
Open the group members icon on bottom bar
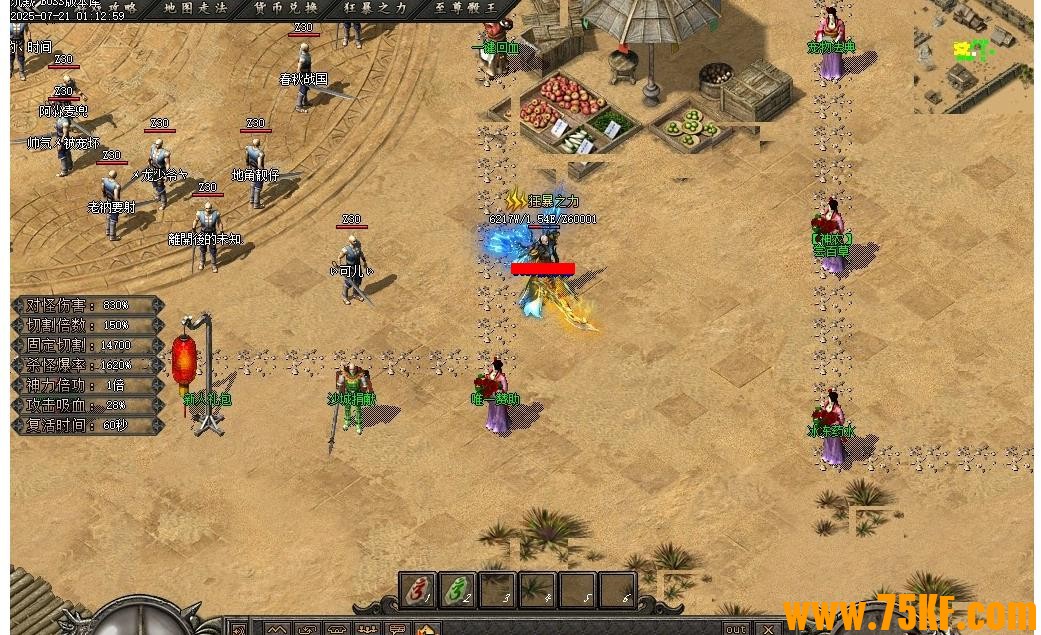pos(367,629)
